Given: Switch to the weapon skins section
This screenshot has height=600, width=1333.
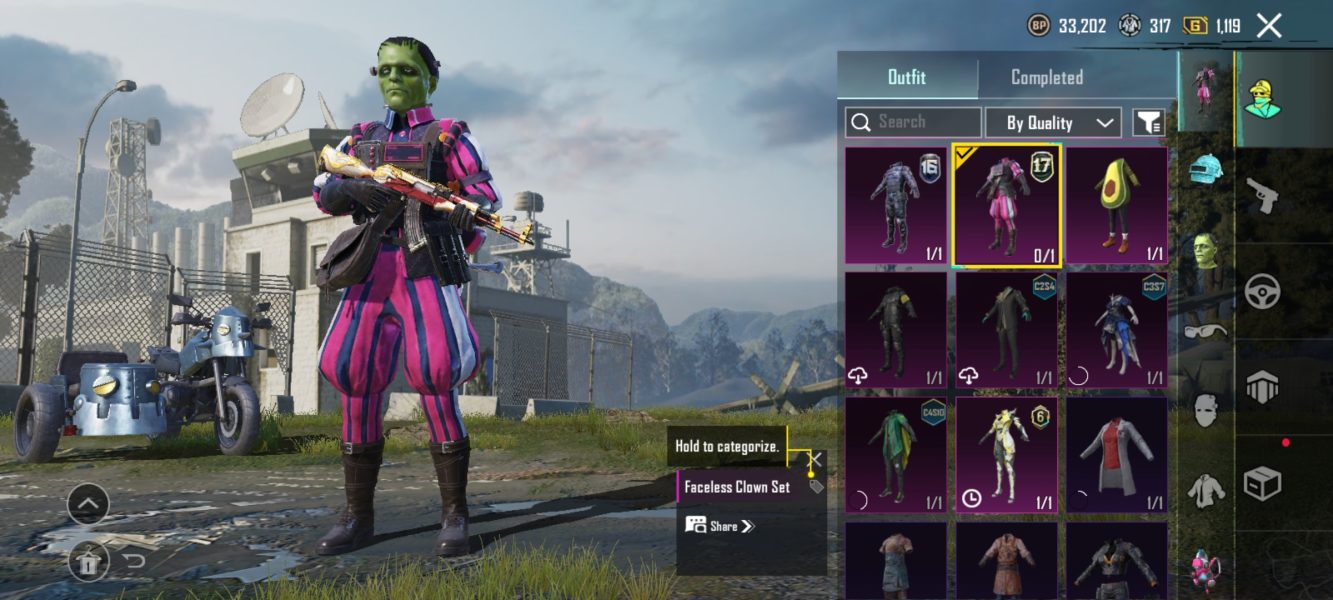Looking at the screenshot, I should click(x=1262, y=195).
